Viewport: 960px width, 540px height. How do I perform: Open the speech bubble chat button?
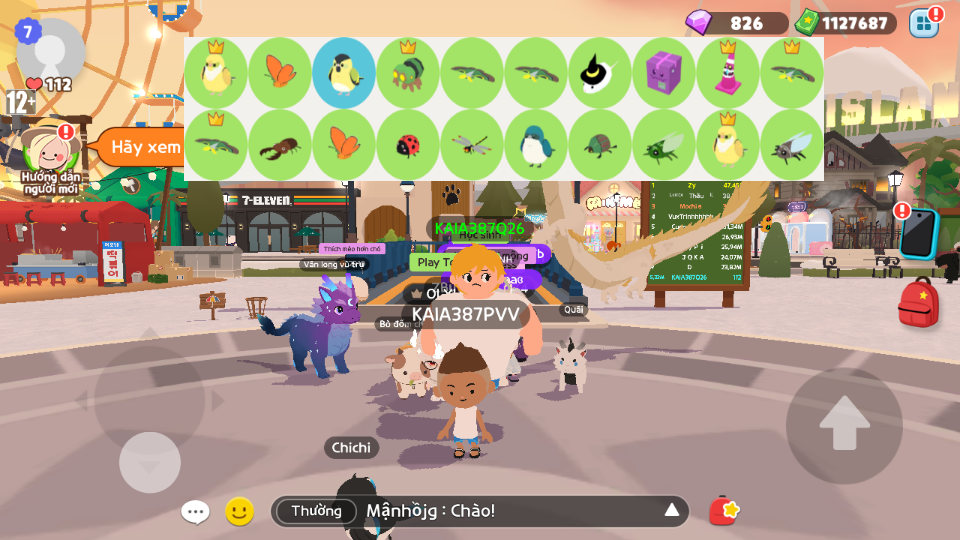pyautogui.click(x=195, y=512)
